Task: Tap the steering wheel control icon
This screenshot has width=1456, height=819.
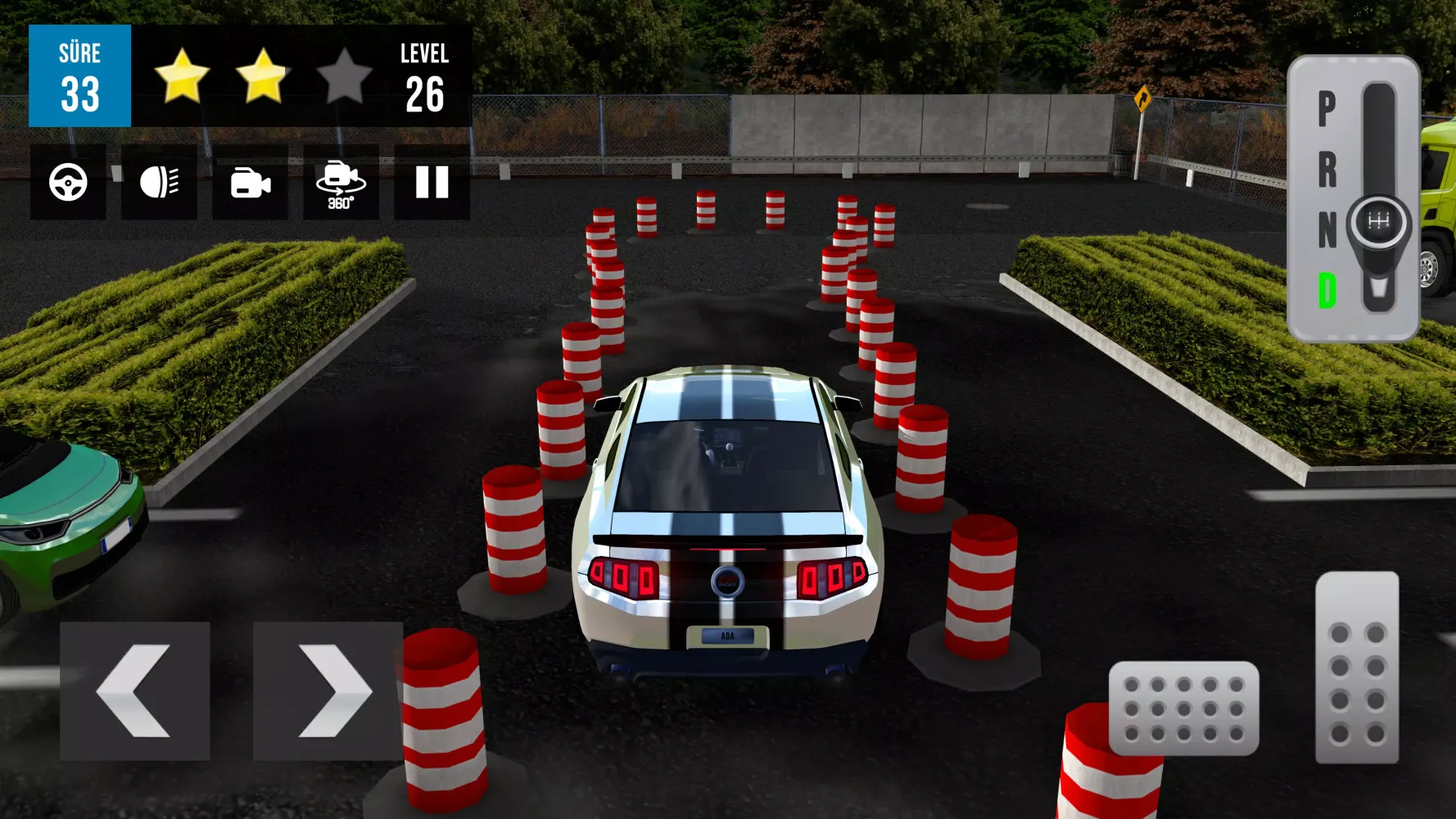Action: (x=68, y=183)
